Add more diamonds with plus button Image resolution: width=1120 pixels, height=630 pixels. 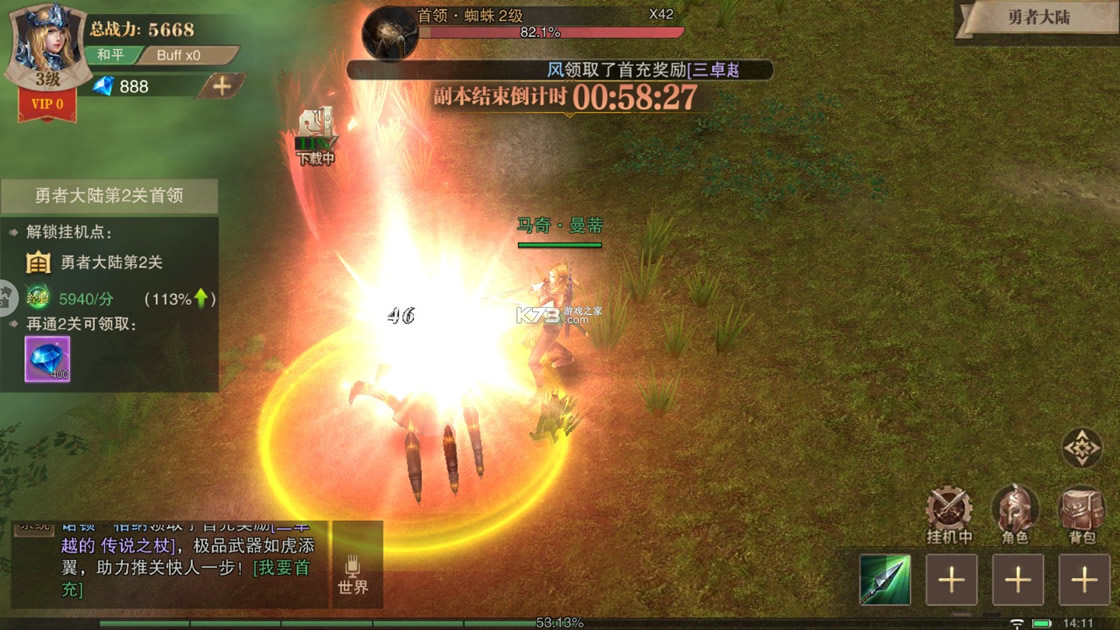tap(221, 86)
